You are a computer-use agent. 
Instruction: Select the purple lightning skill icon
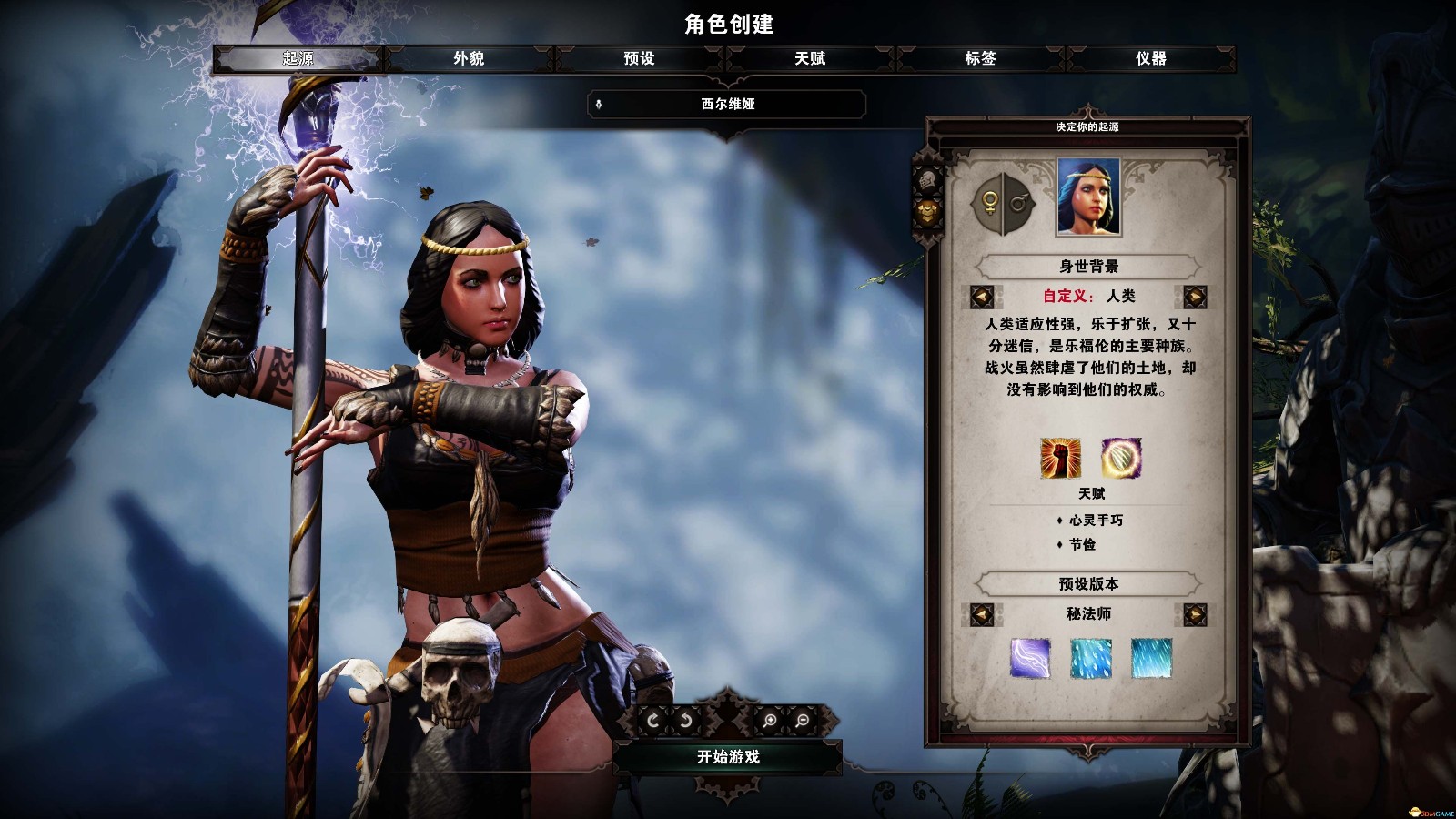click(x=1030, y=658)
